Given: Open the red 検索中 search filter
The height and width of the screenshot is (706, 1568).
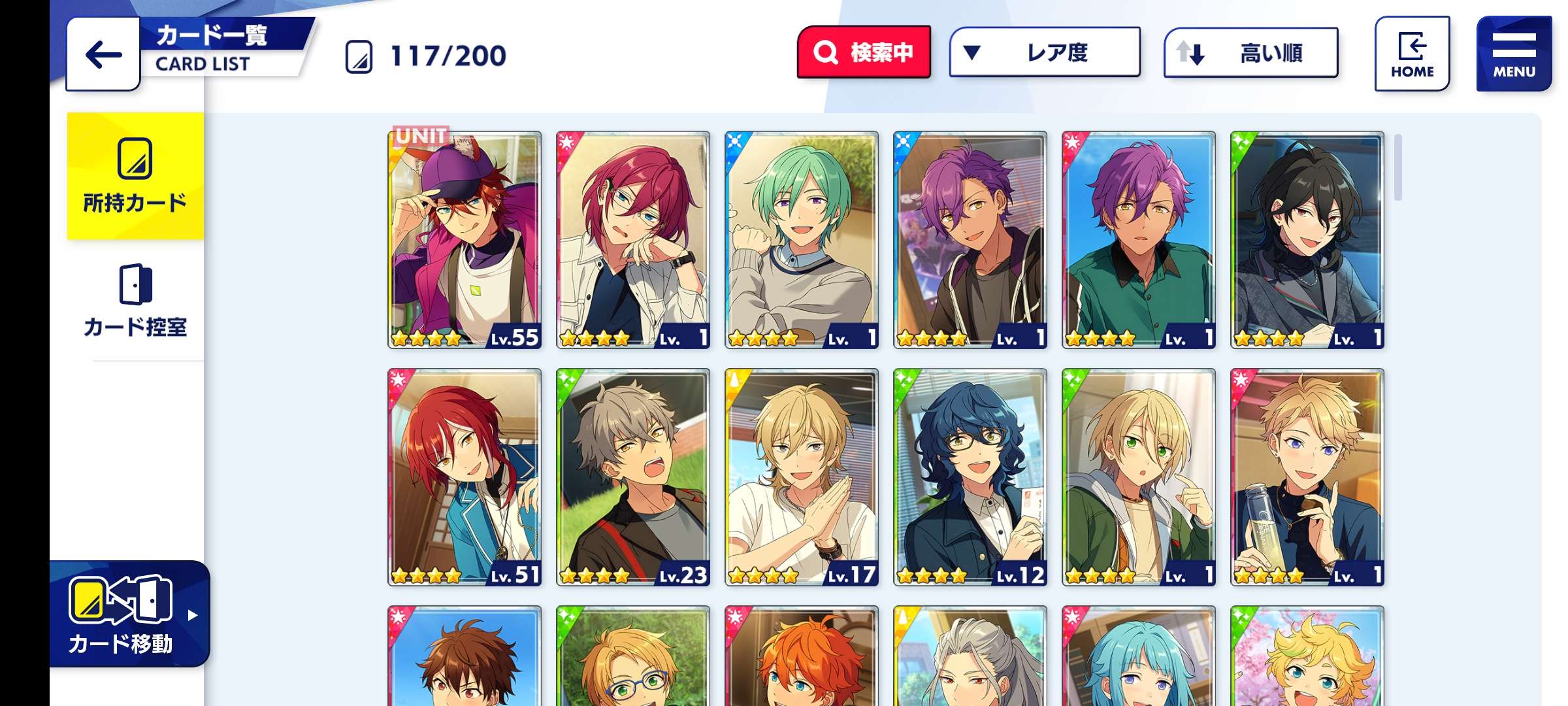Looking at the screenshot, I should [864, 52].
